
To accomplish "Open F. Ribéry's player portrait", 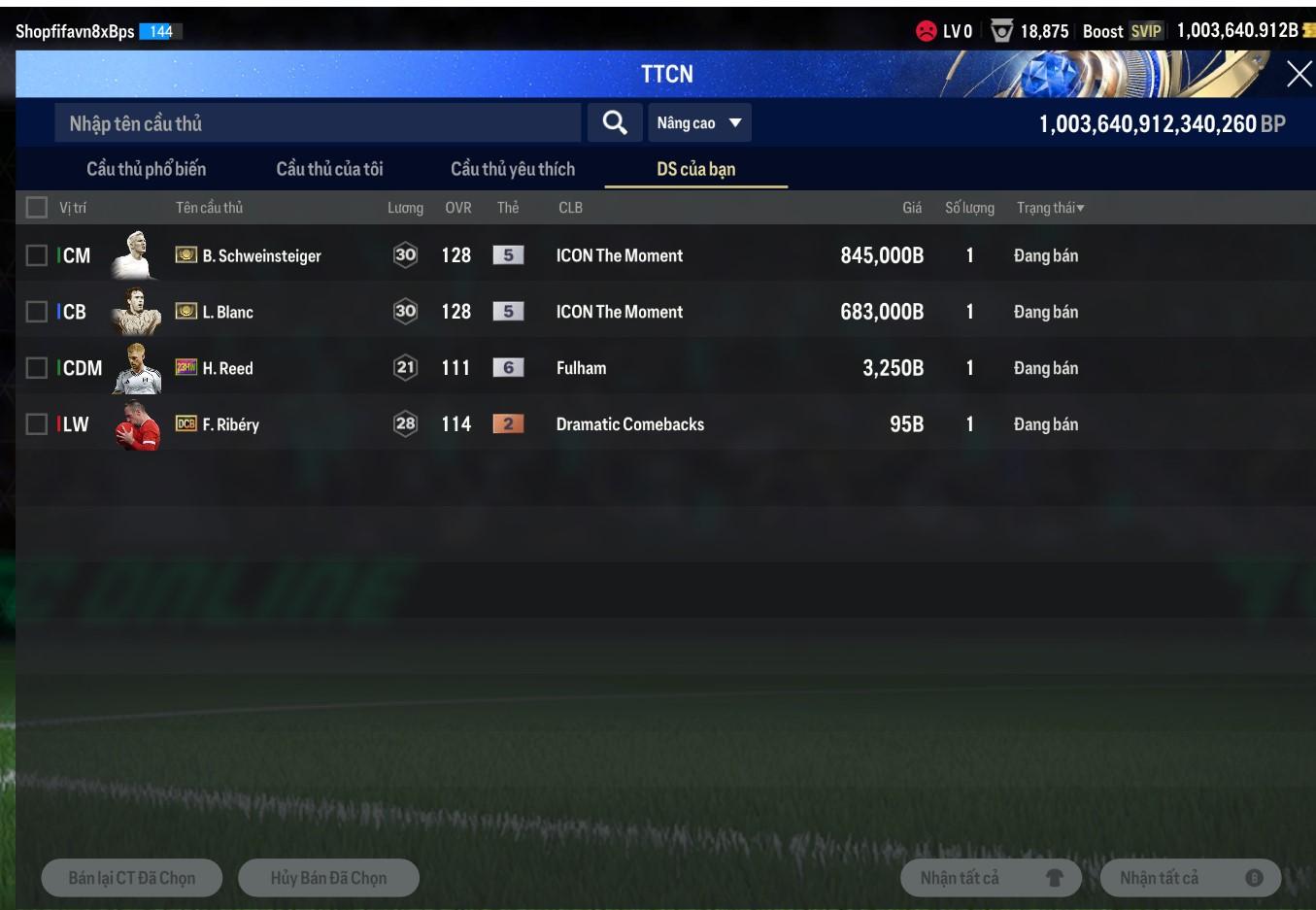I will 137,424.
